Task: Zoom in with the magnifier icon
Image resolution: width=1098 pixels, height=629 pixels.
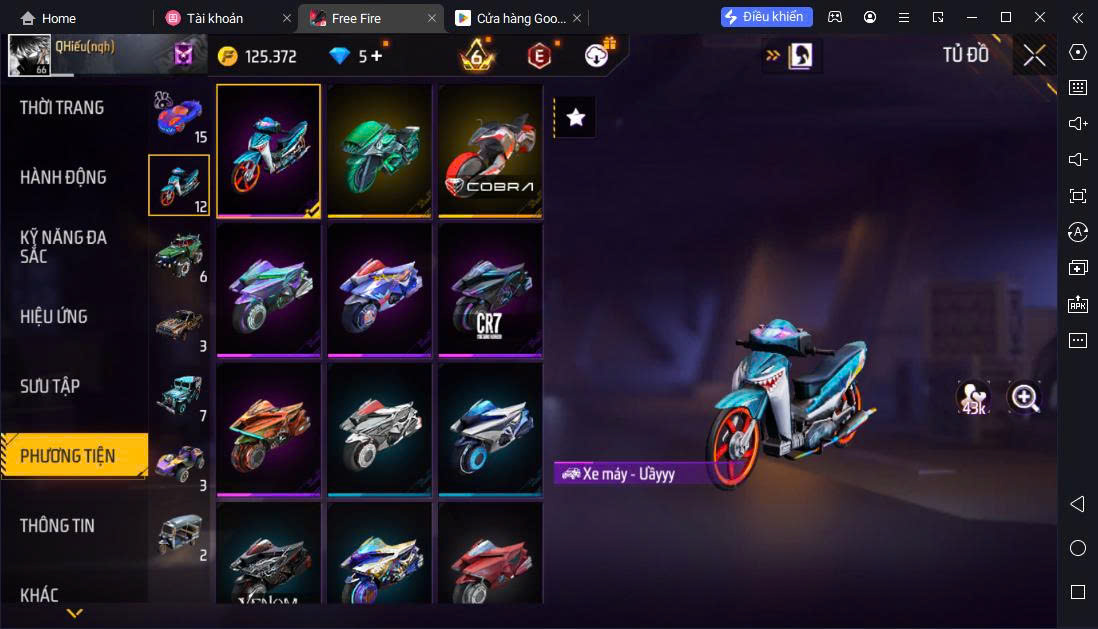Action: point(1025,398)
